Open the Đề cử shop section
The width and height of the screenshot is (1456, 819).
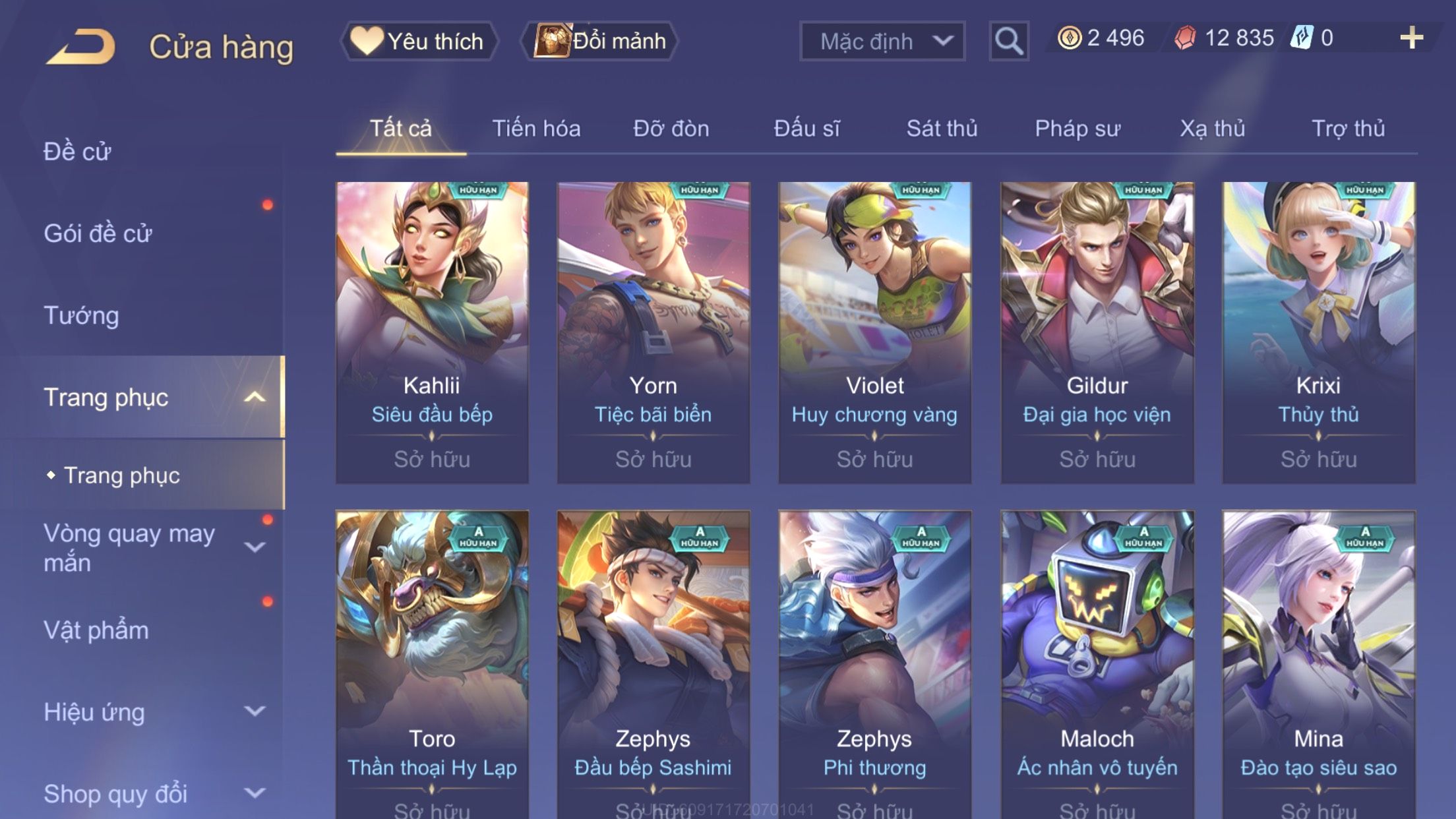[x=77, y=152]
